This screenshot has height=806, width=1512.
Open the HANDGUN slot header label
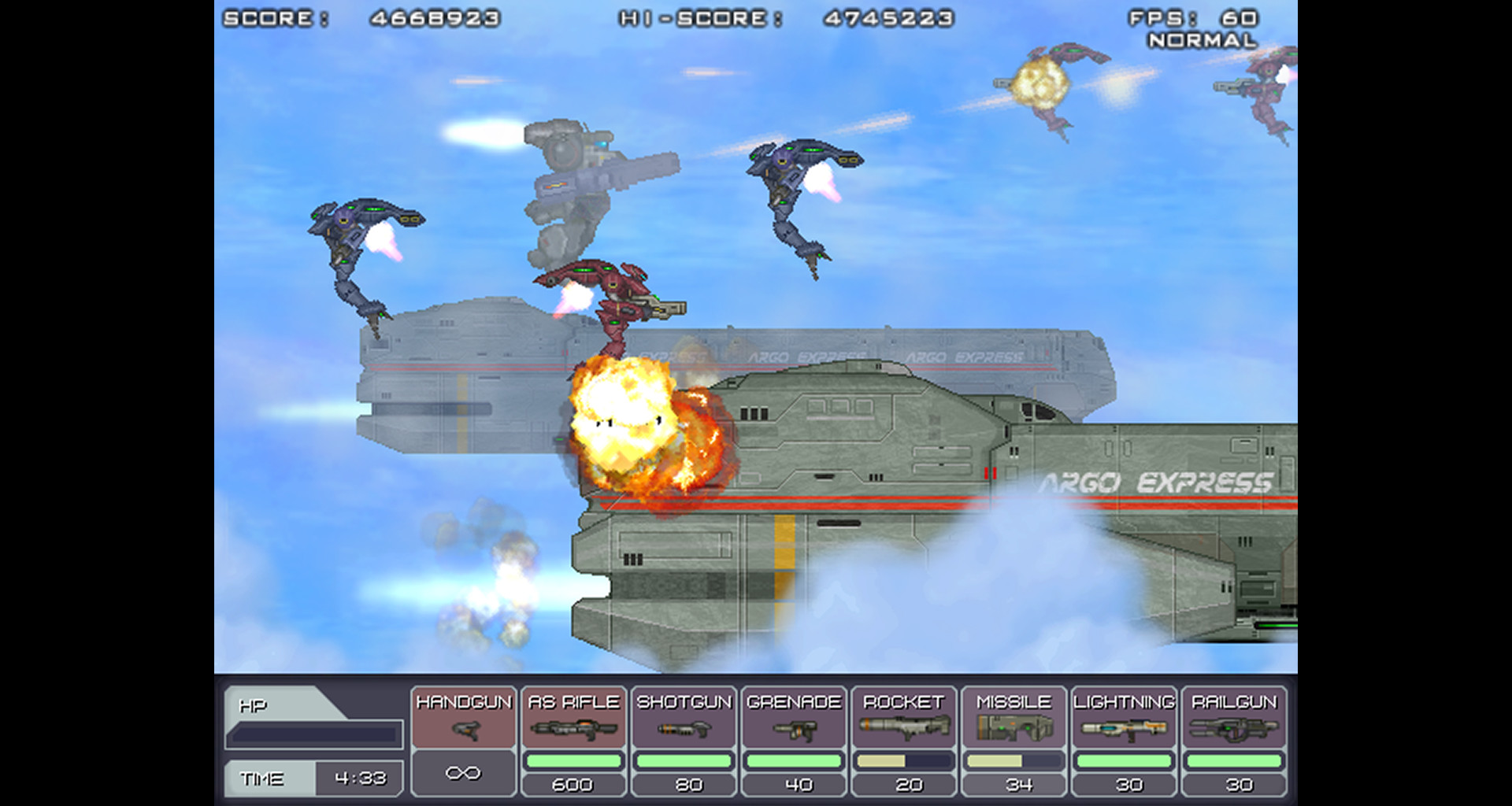pos(463,700)
